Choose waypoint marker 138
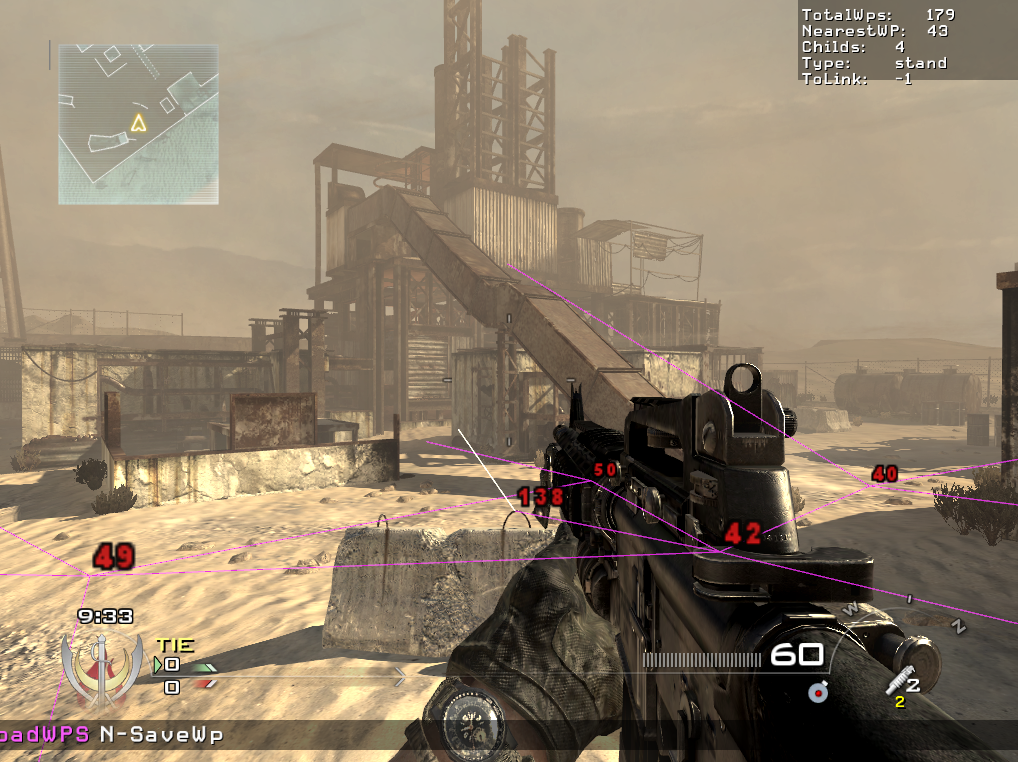The width and height of the screenshot is (1018, 762). click(541, 496)
